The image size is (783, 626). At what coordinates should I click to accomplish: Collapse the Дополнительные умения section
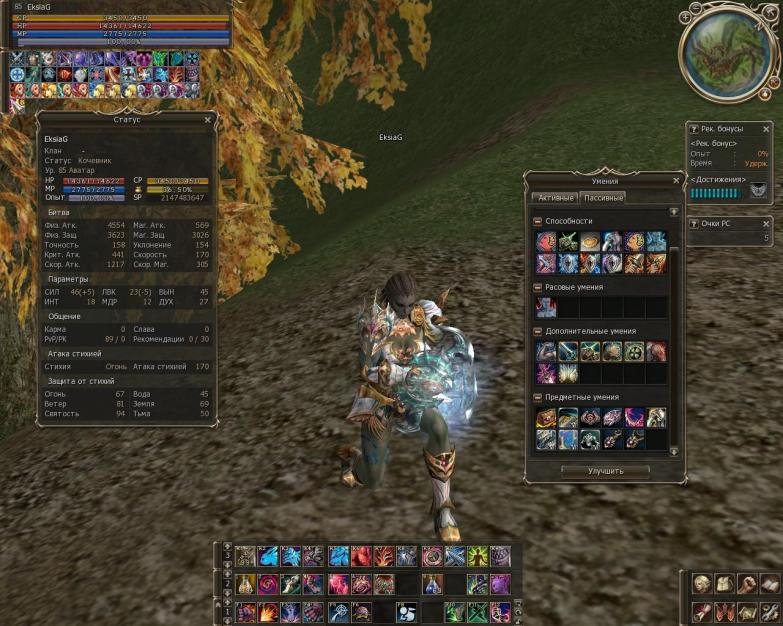click(538, 331)
